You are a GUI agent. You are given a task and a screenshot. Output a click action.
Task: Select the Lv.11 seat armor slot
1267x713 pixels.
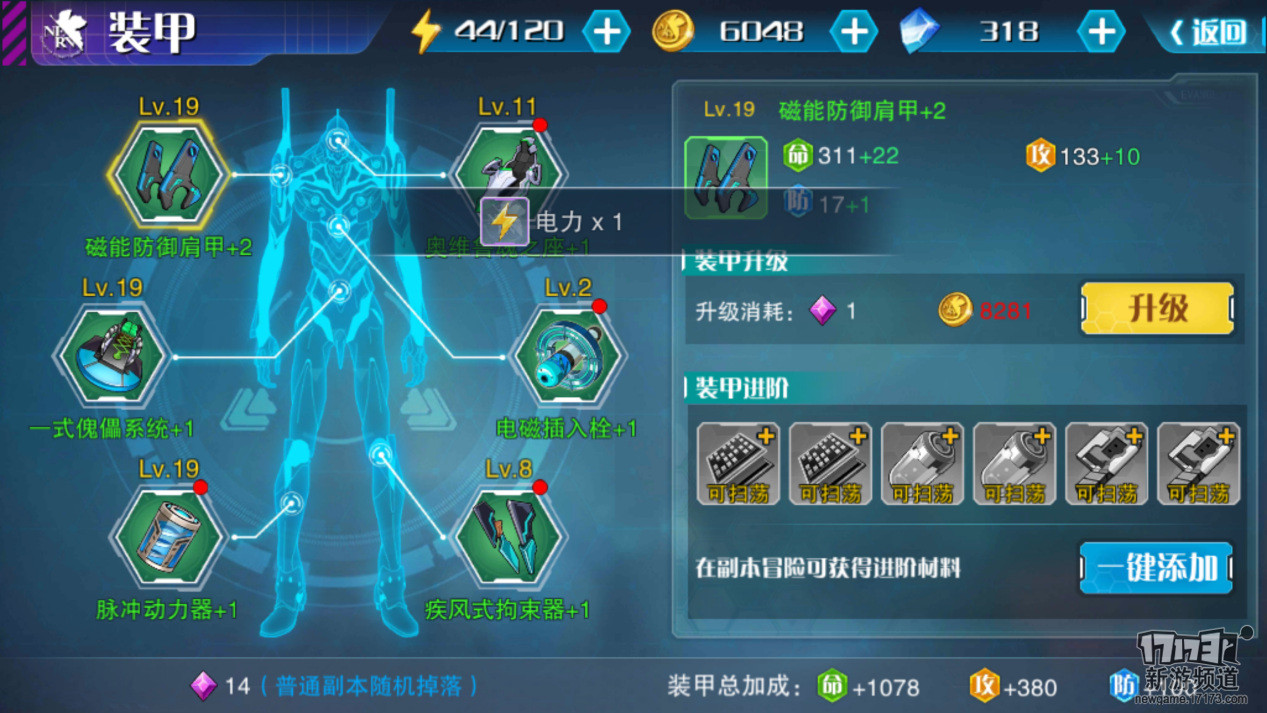click(x=508, y=160)
